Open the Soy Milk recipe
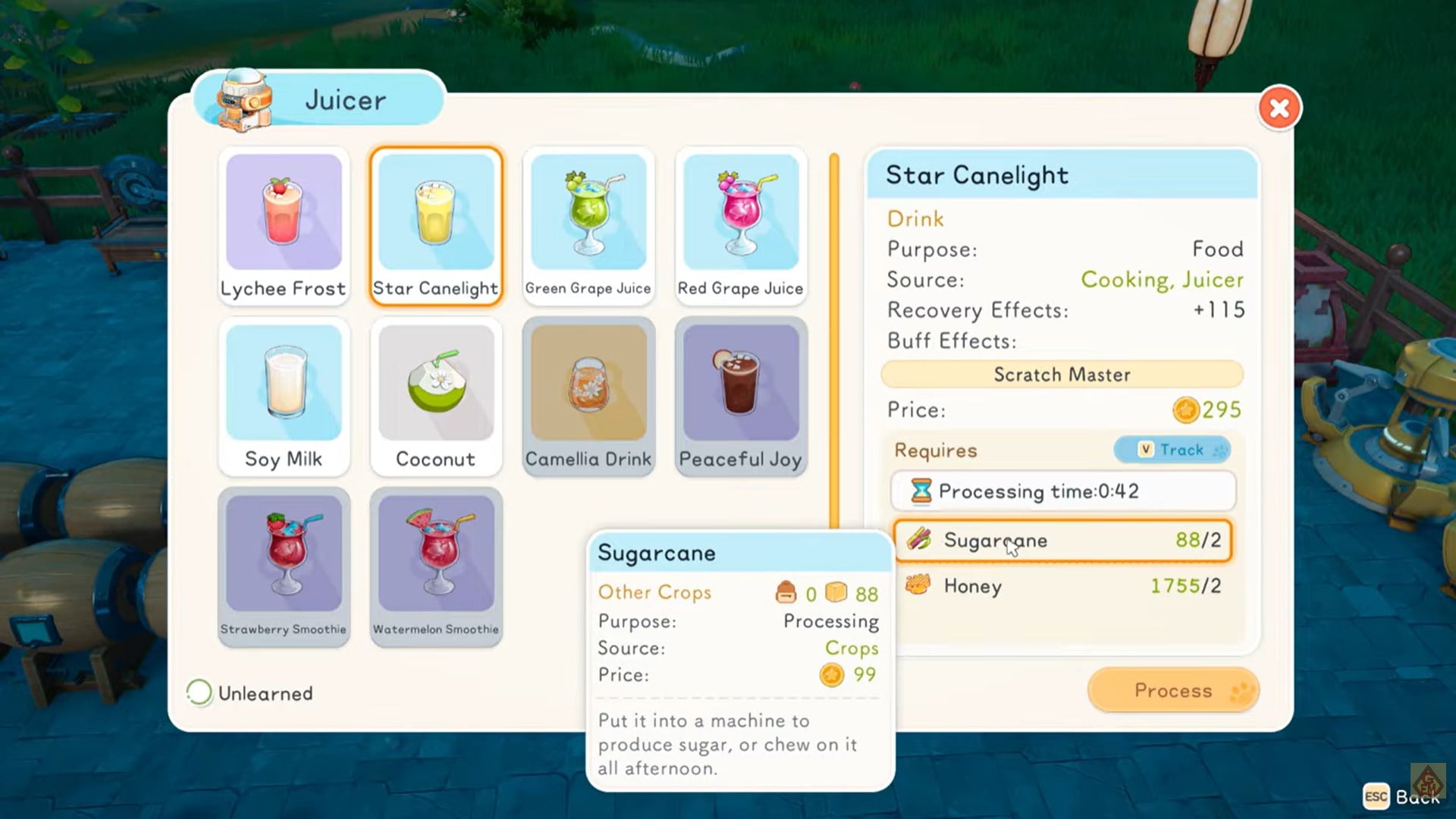The height and width of the screenshot is (819, 1456). pyautogui.click(x=284, y=397)
